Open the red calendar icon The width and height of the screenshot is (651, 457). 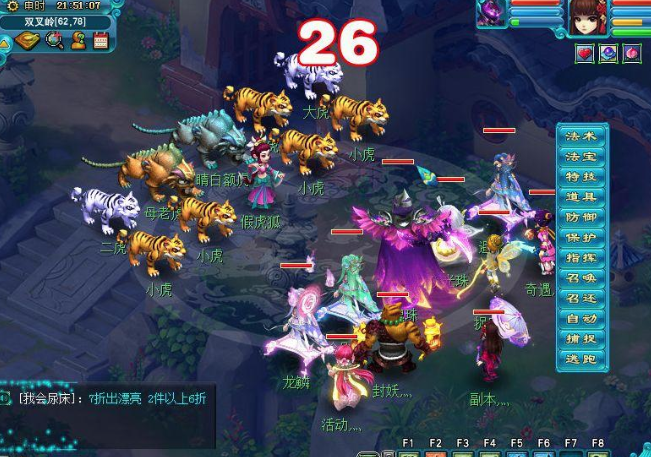pyautogui.click(x=100, y=41)
